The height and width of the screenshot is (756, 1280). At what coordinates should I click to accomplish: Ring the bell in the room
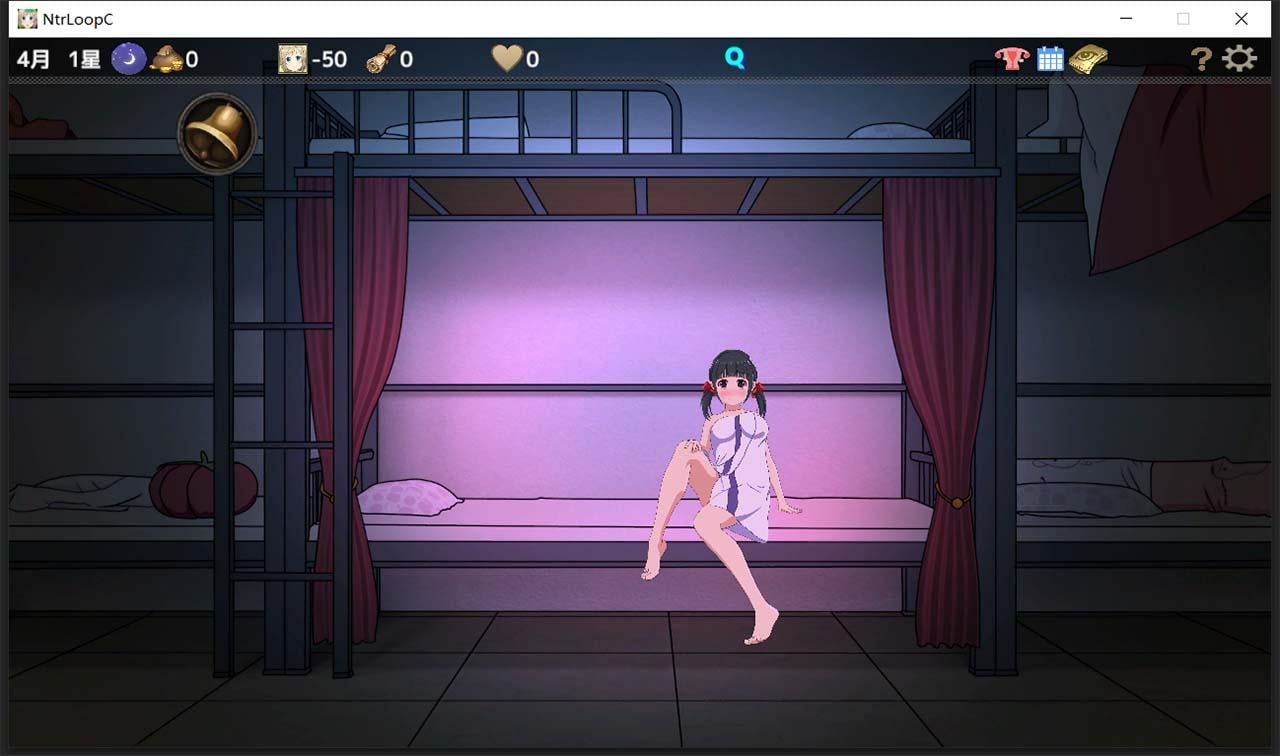(x=215, y=131)
